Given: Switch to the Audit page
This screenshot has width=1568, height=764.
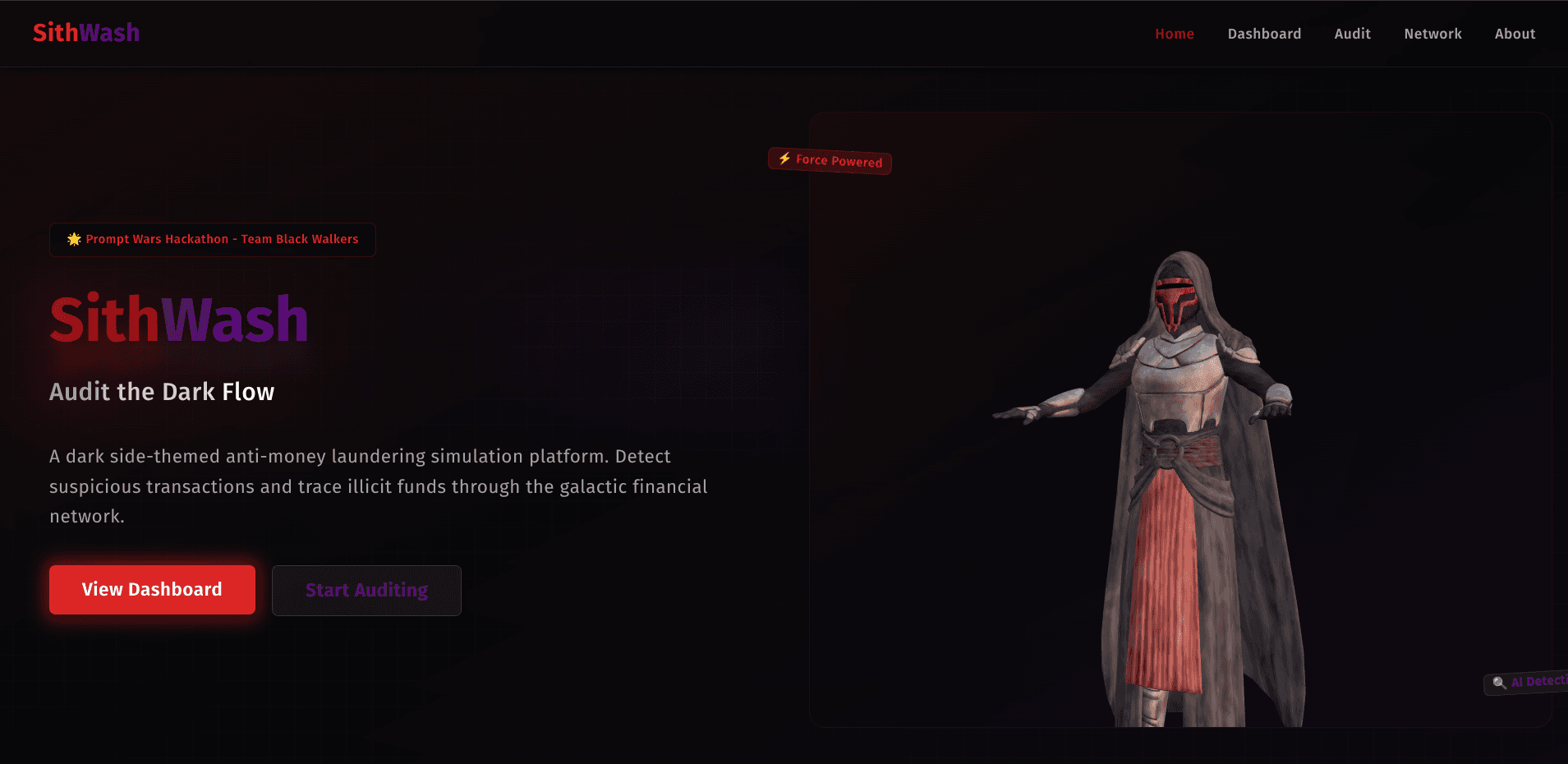Looking at the screenshot, I should coord(1352,34).
